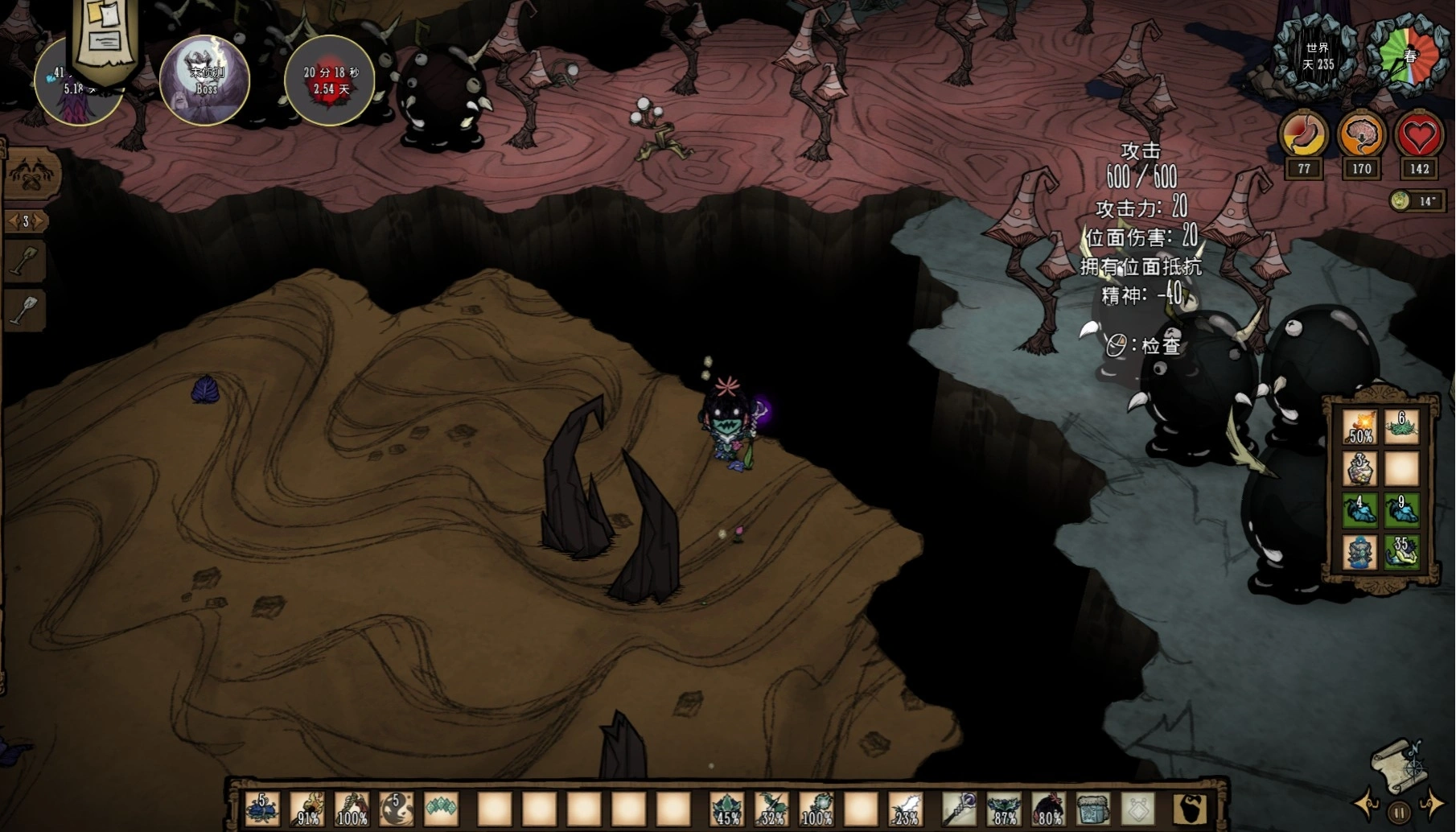Open the crafting tab with spider icon
The height and width of the screenshot is (832, 1456).
(31, 175)
